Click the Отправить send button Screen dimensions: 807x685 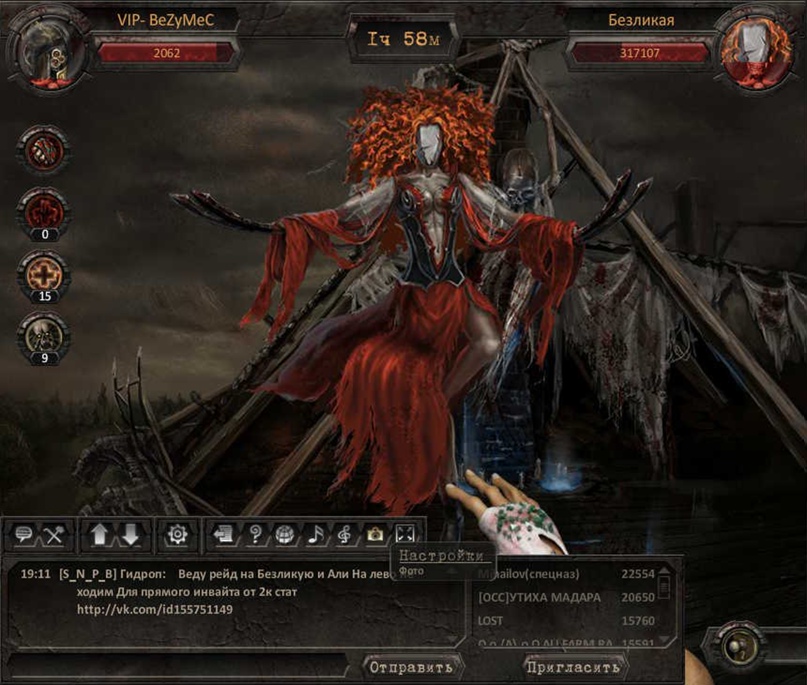(x=410, y=667)
